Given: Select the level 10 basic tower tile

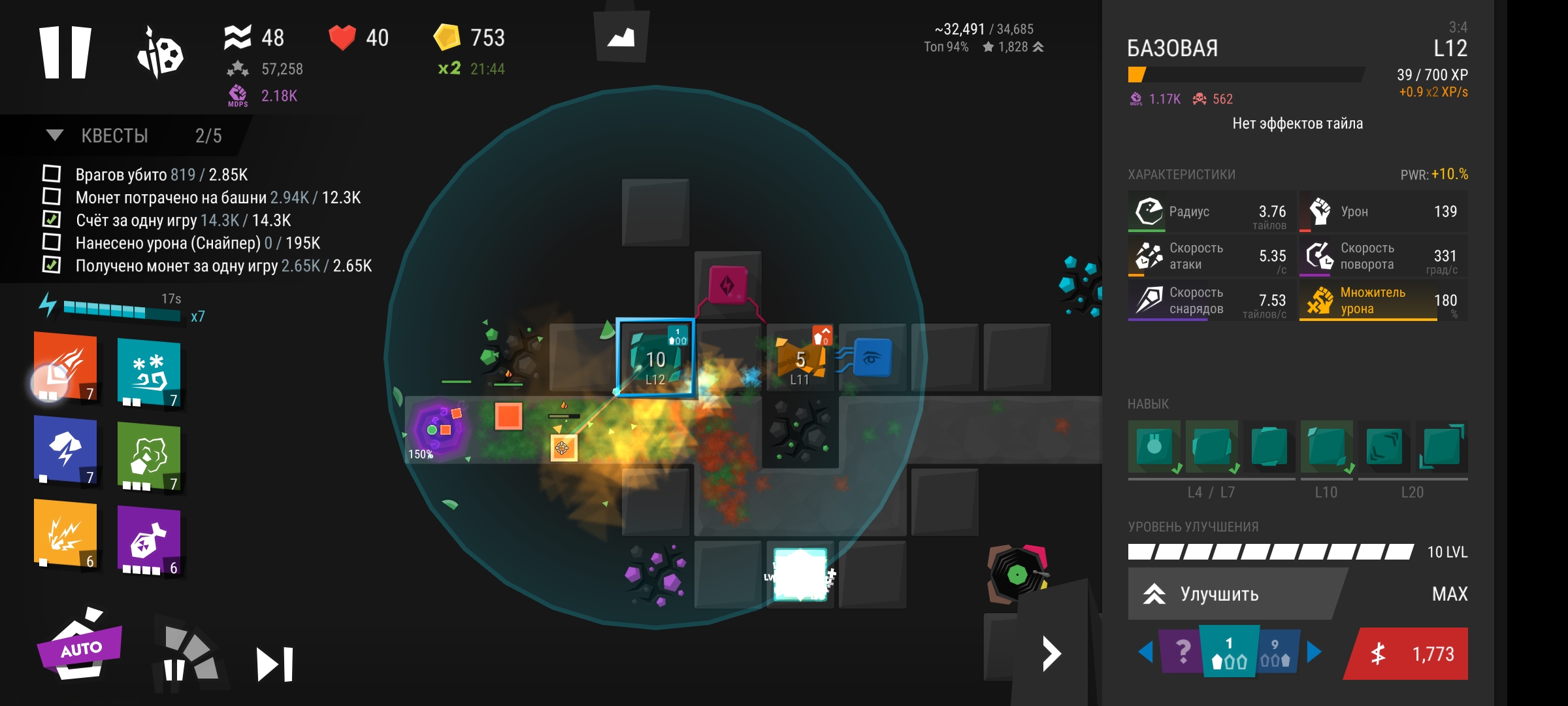Looking at the screenshot, I should point(655,358).
